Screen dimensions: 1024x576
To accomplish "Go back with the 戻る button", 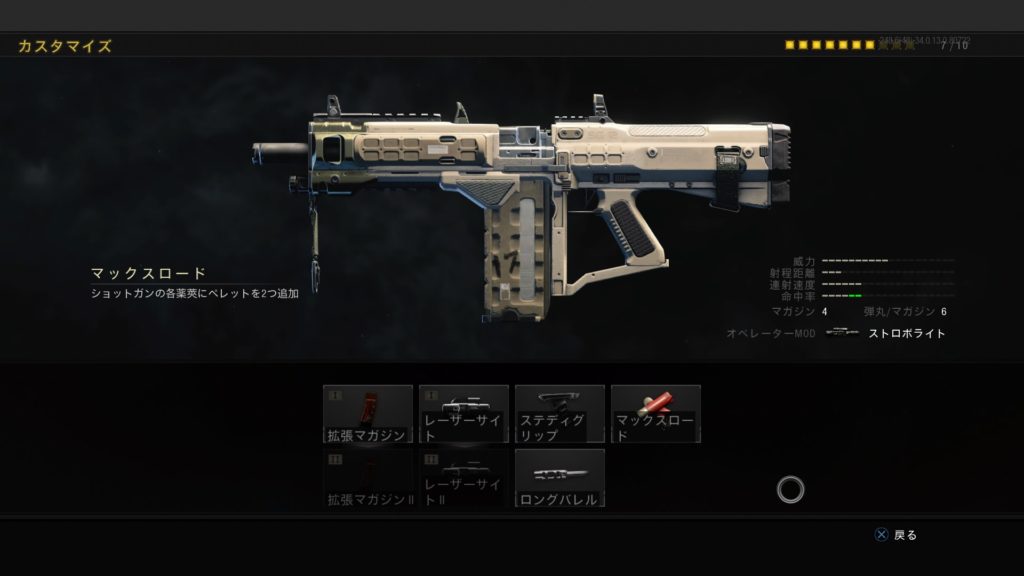I will click(896, 535).
